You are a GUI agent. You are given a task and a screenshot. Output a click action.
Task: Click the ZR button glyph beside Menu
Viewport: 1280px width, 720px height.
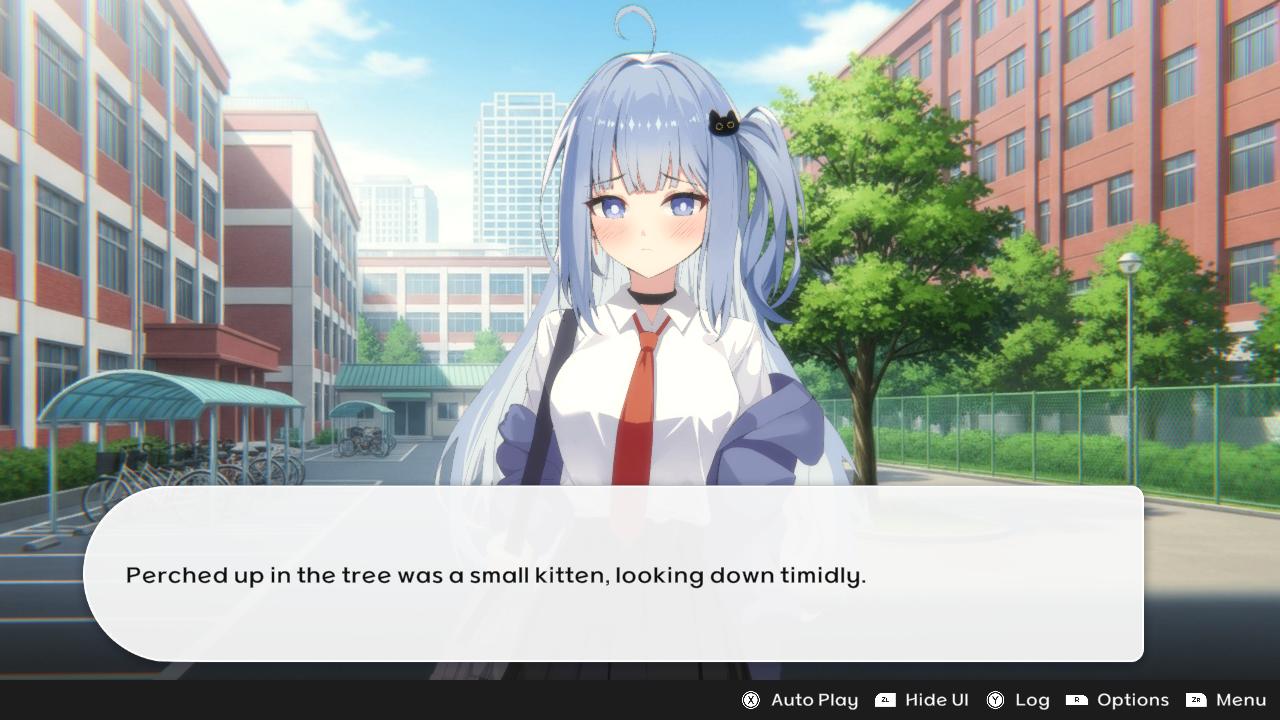pyautogui.click(x=1196, y=700)
